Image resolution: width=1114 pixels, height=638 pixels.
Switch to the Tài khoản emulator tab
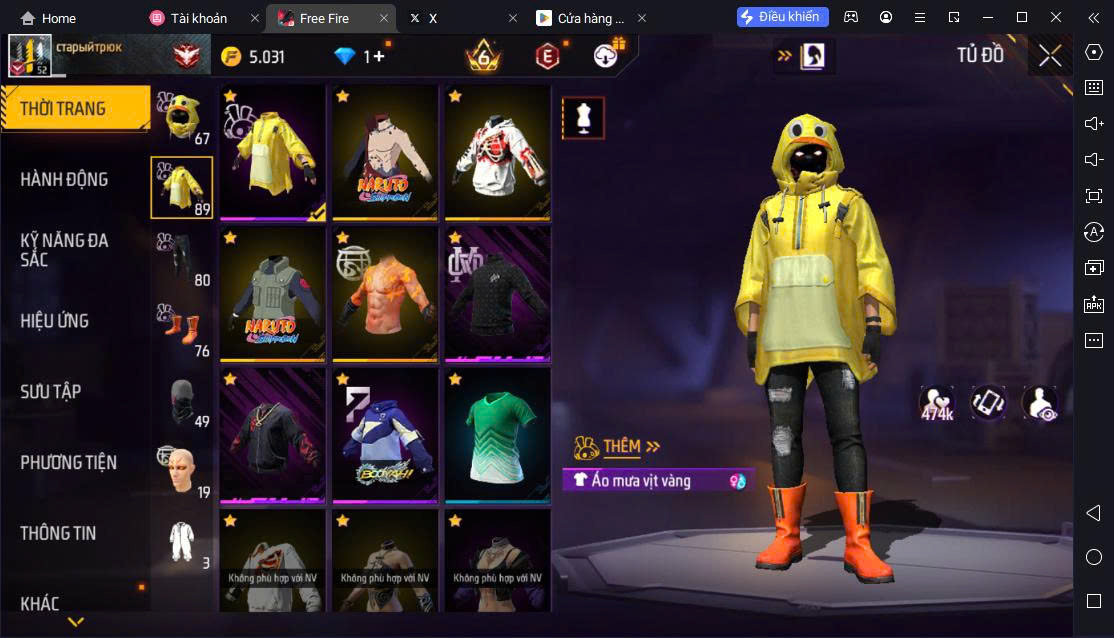pos(199,18)
